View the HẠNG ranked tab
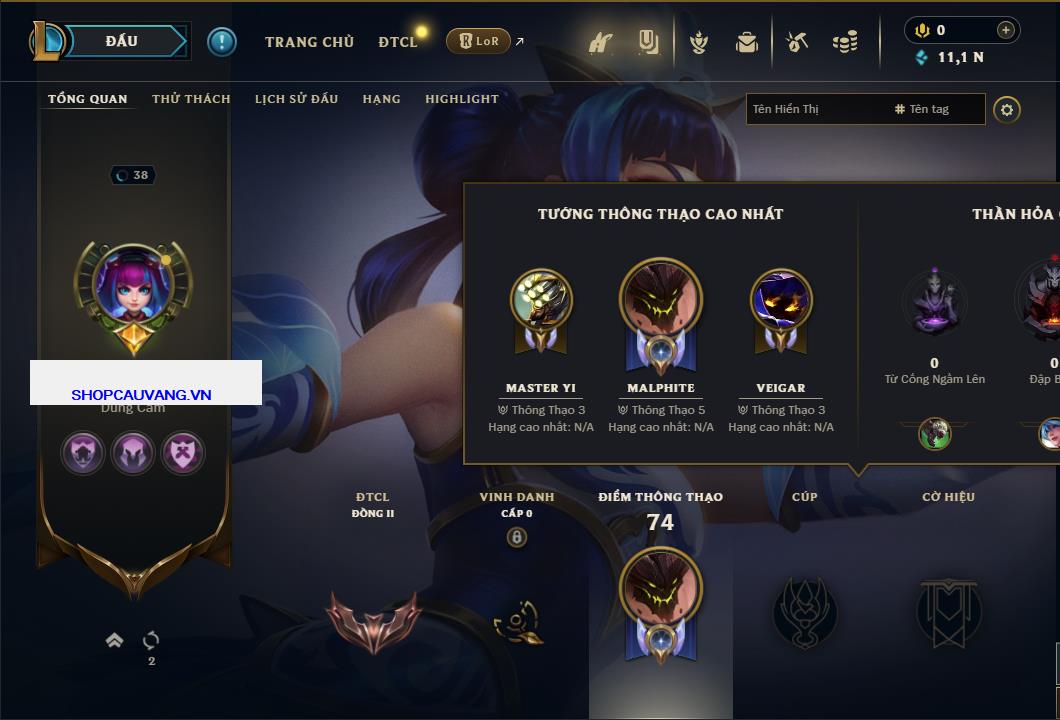1060x720 pixels. point(381,99)
